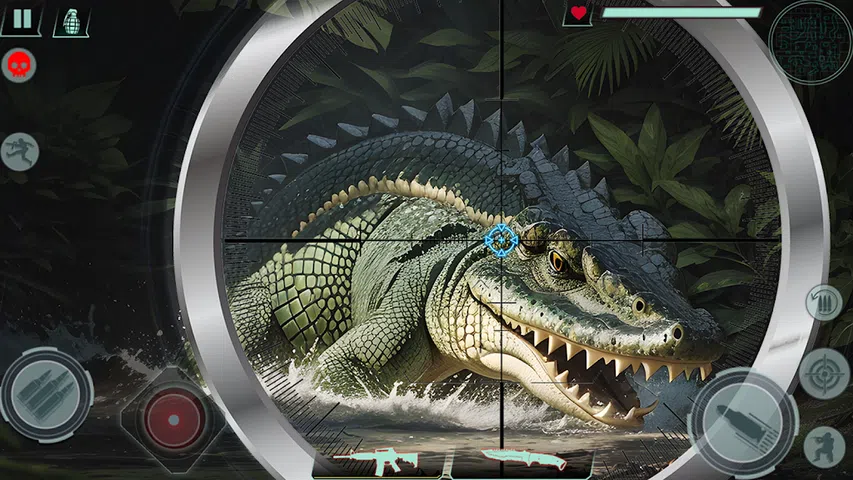Open the circular minimap radar
853x480 pixels.
point(810,41)
